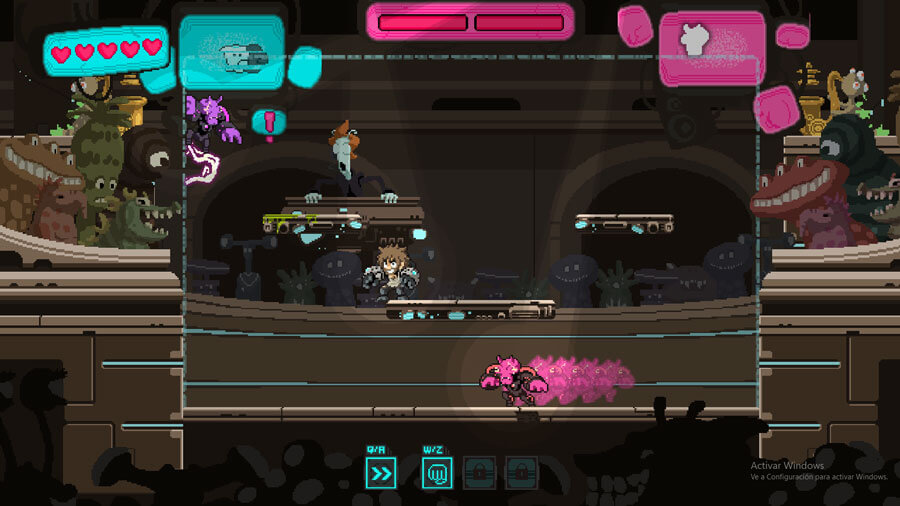Select the cyan player portrait panel

pos(232,51)
